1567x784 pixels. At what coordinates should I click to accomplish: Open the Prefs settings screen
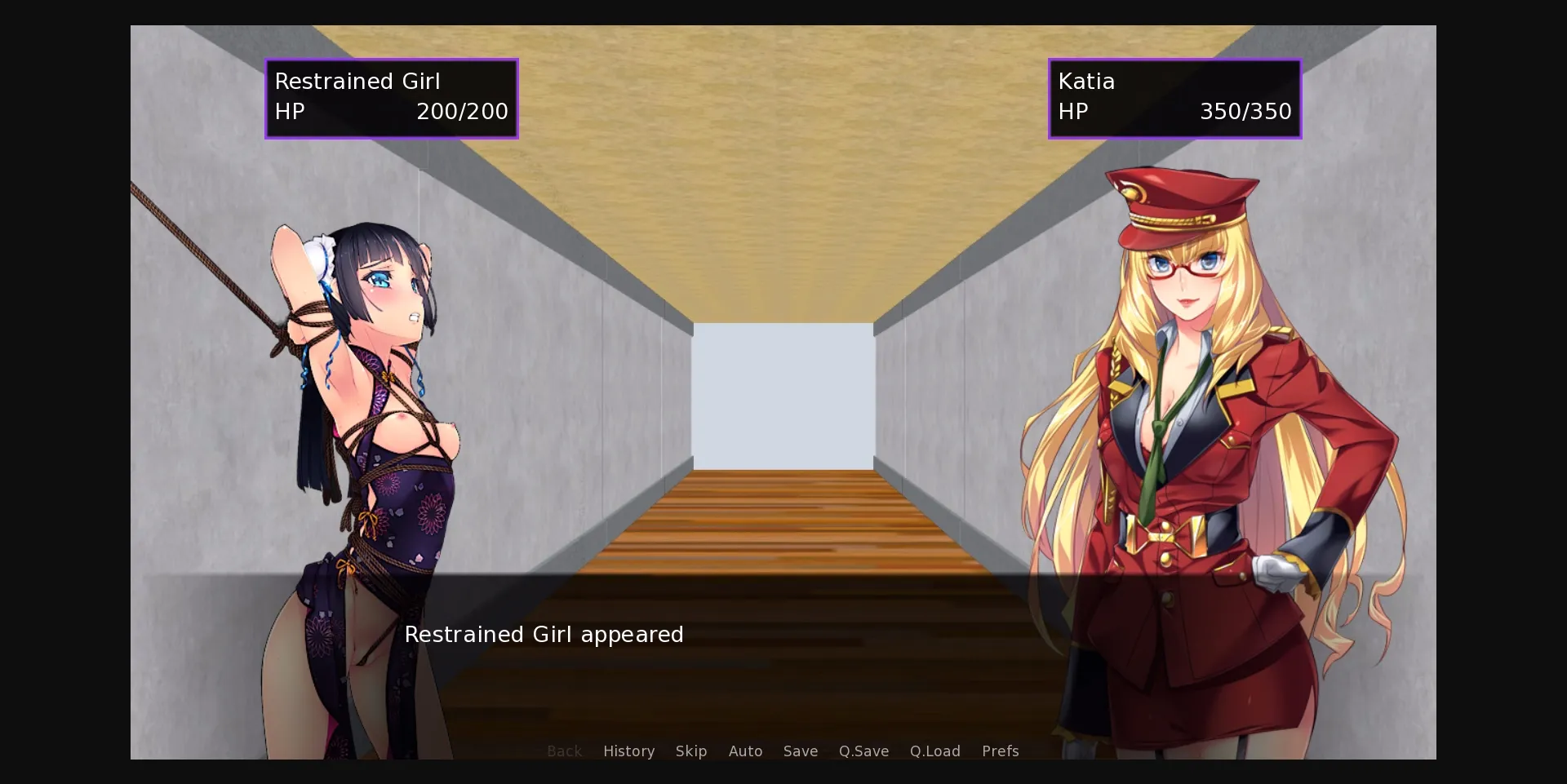pos(1000,751)
